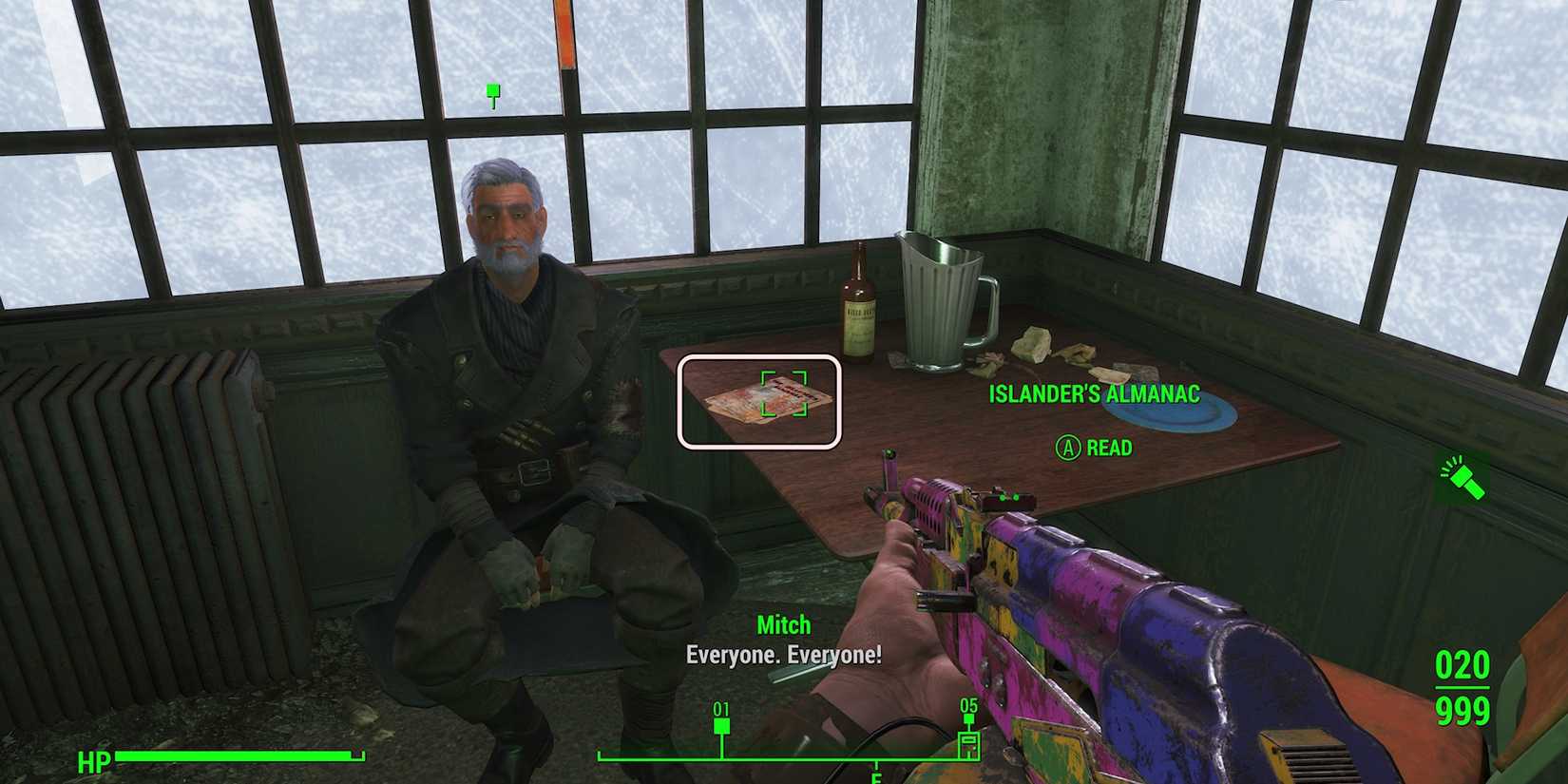1568x784 pixels.
Task: Open the ammo counter showing 020/999
Action: [1464, 688]
